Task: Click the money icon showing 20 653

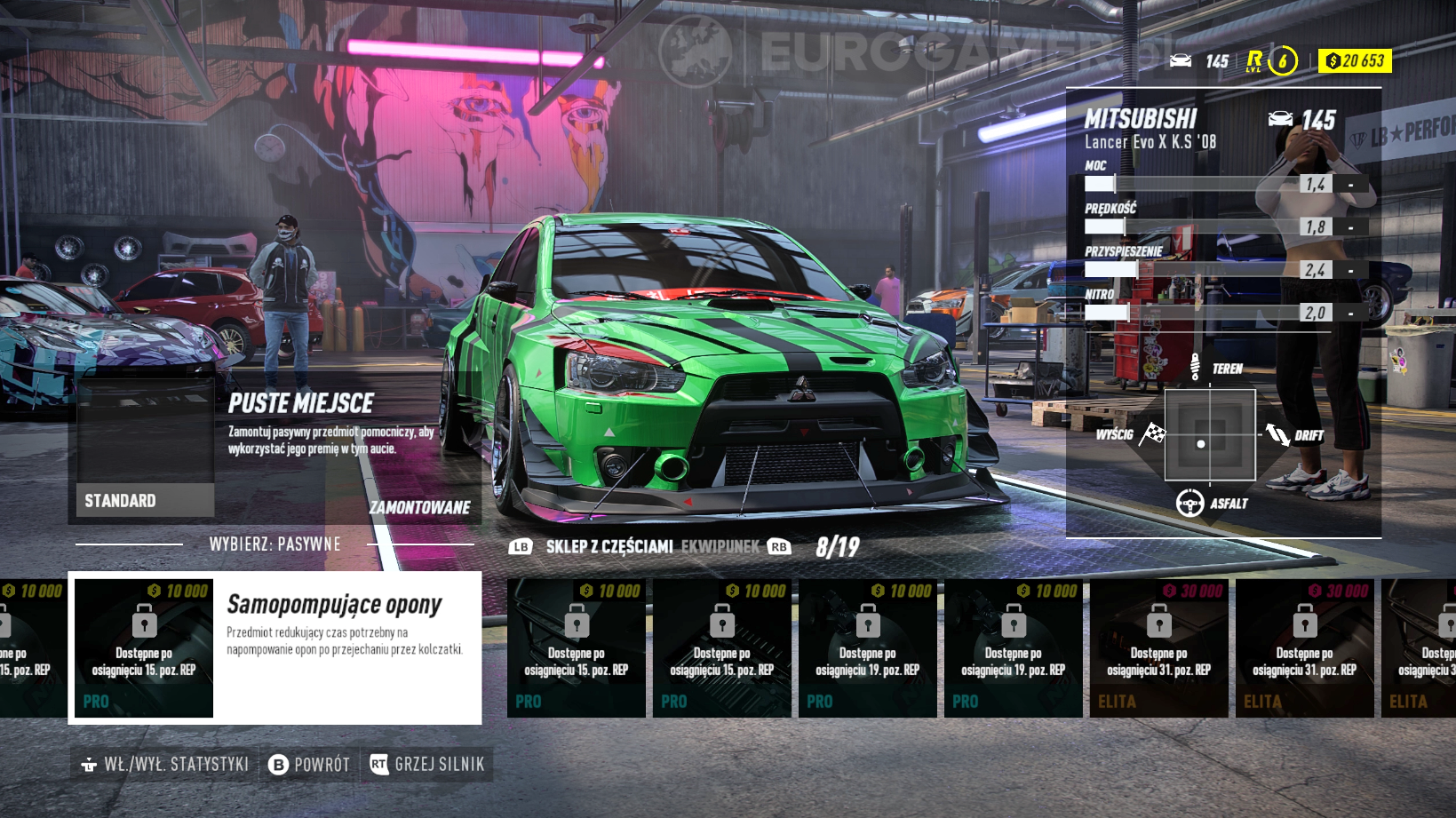Action: [x=1334, y=61]
